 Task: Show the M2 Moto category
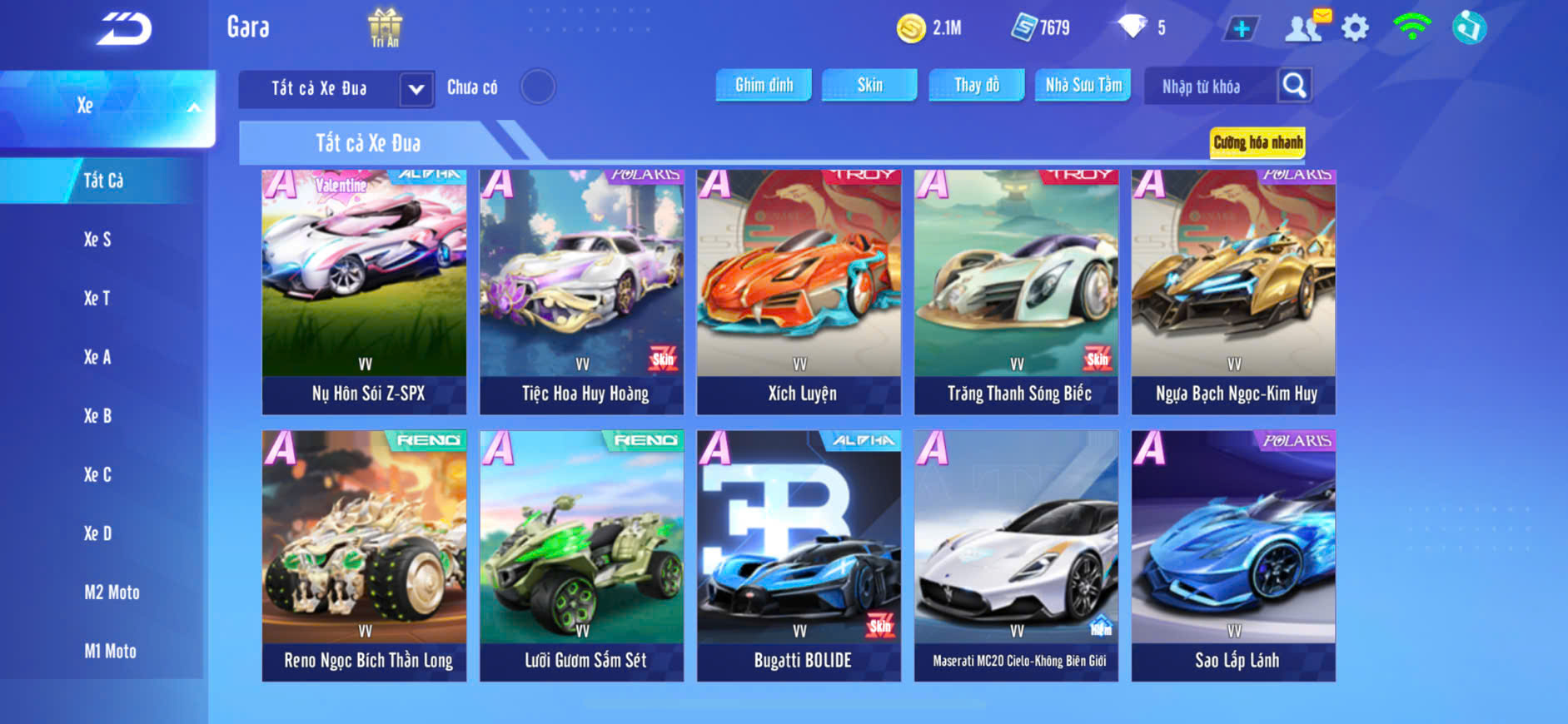click(x=112, y=593)
